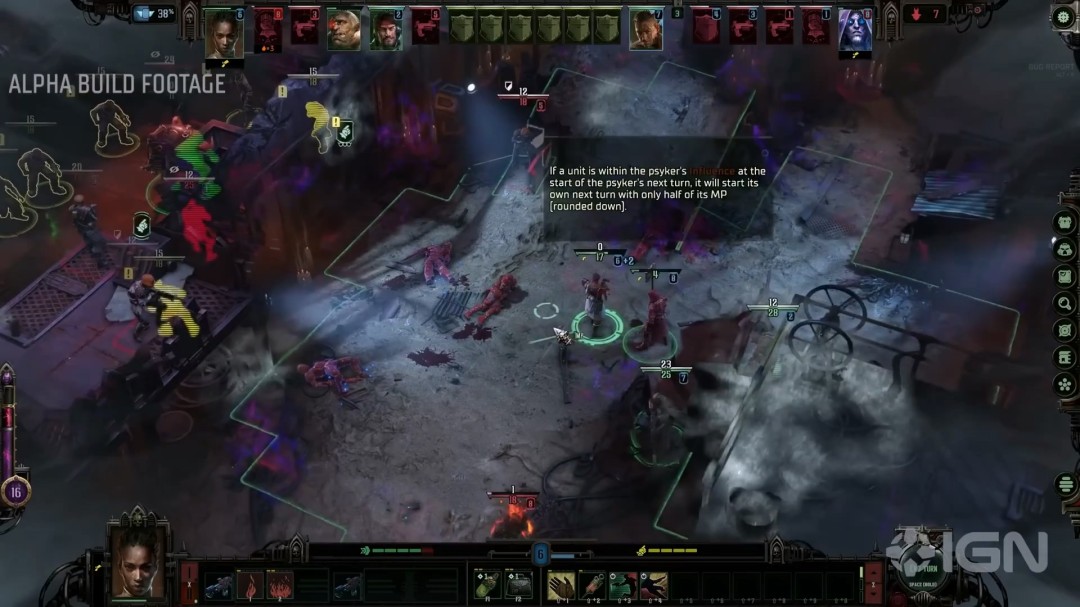Open settings via the gear icon

1063,17
